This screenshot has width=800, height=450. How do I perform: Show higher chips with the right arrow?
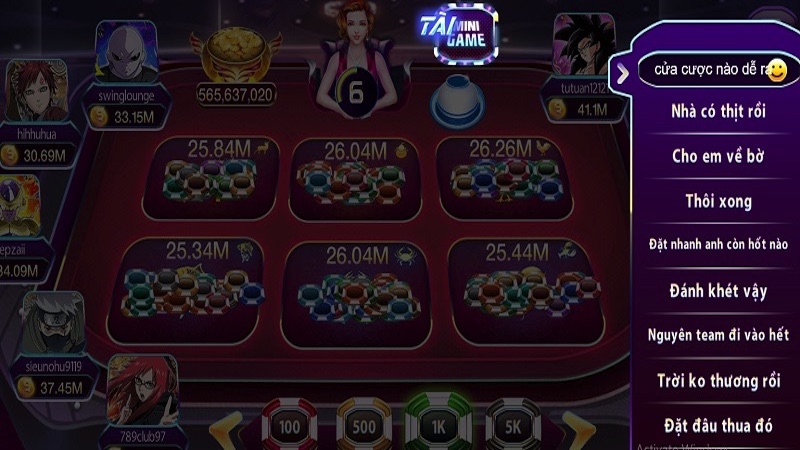coord(576,428)
